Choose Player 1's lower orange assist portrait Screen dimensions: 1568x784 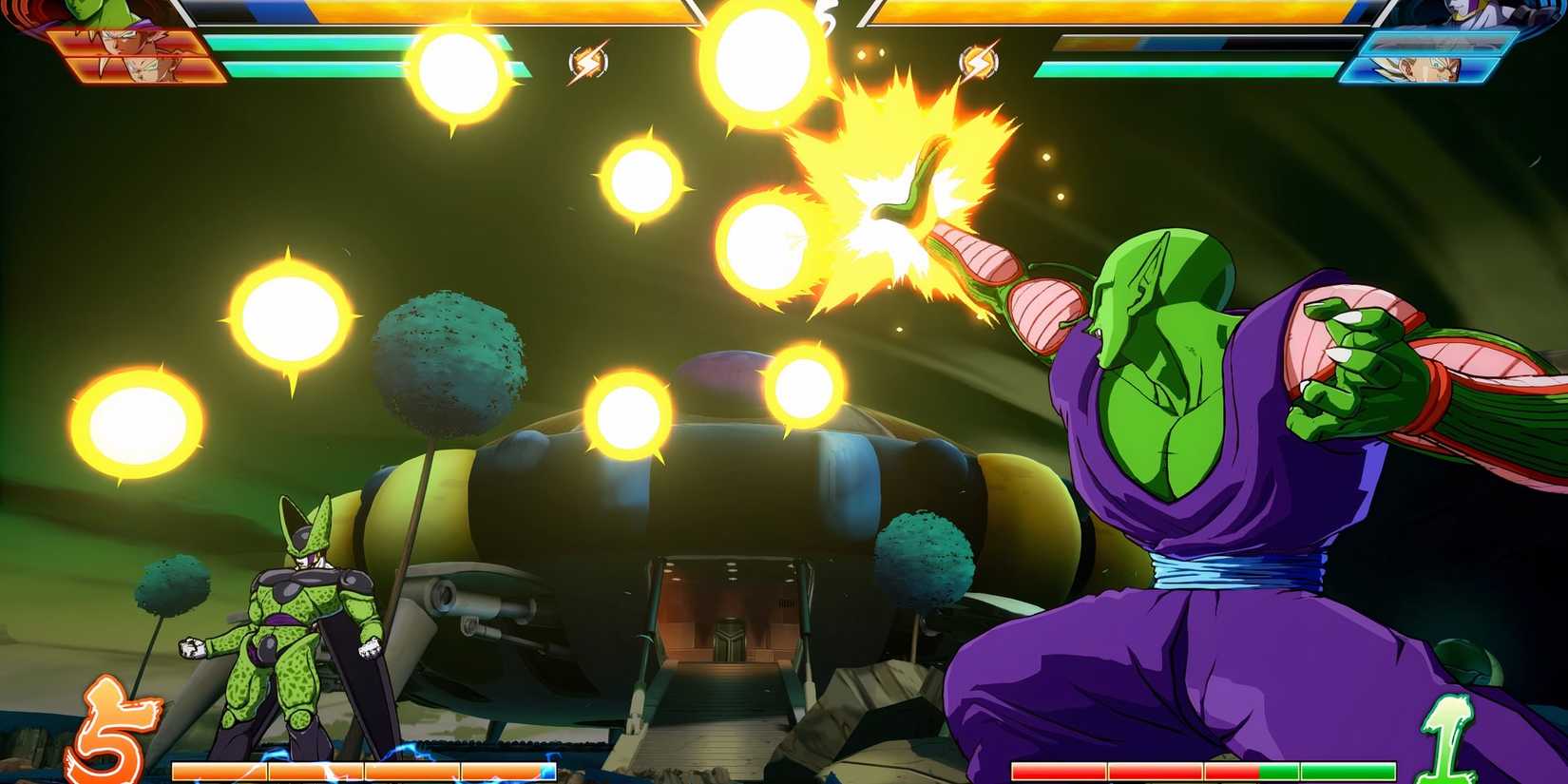tap(147, 69)
